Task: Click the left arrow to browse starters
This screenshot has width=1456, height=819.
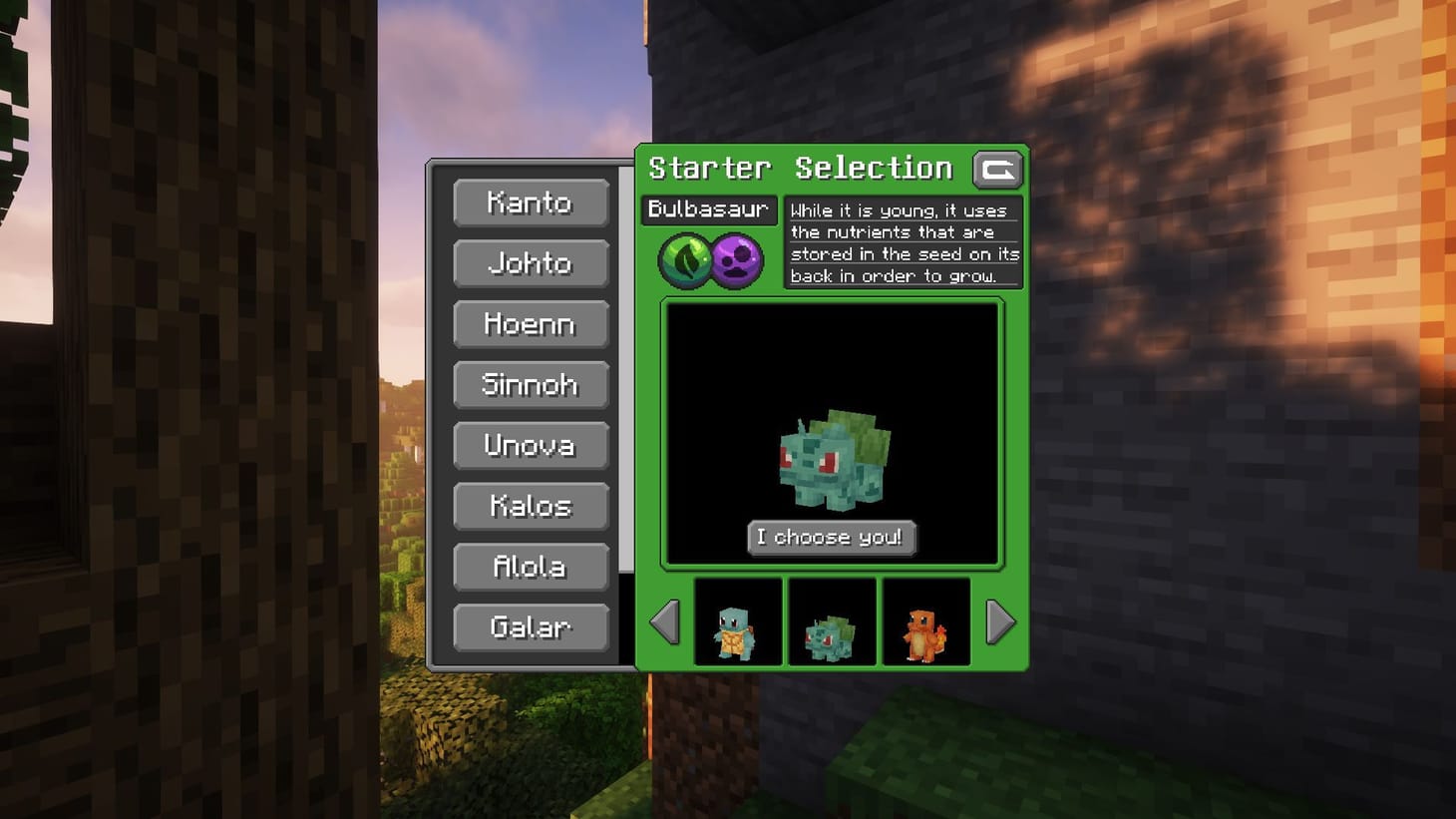Action: tap(665, 622)
